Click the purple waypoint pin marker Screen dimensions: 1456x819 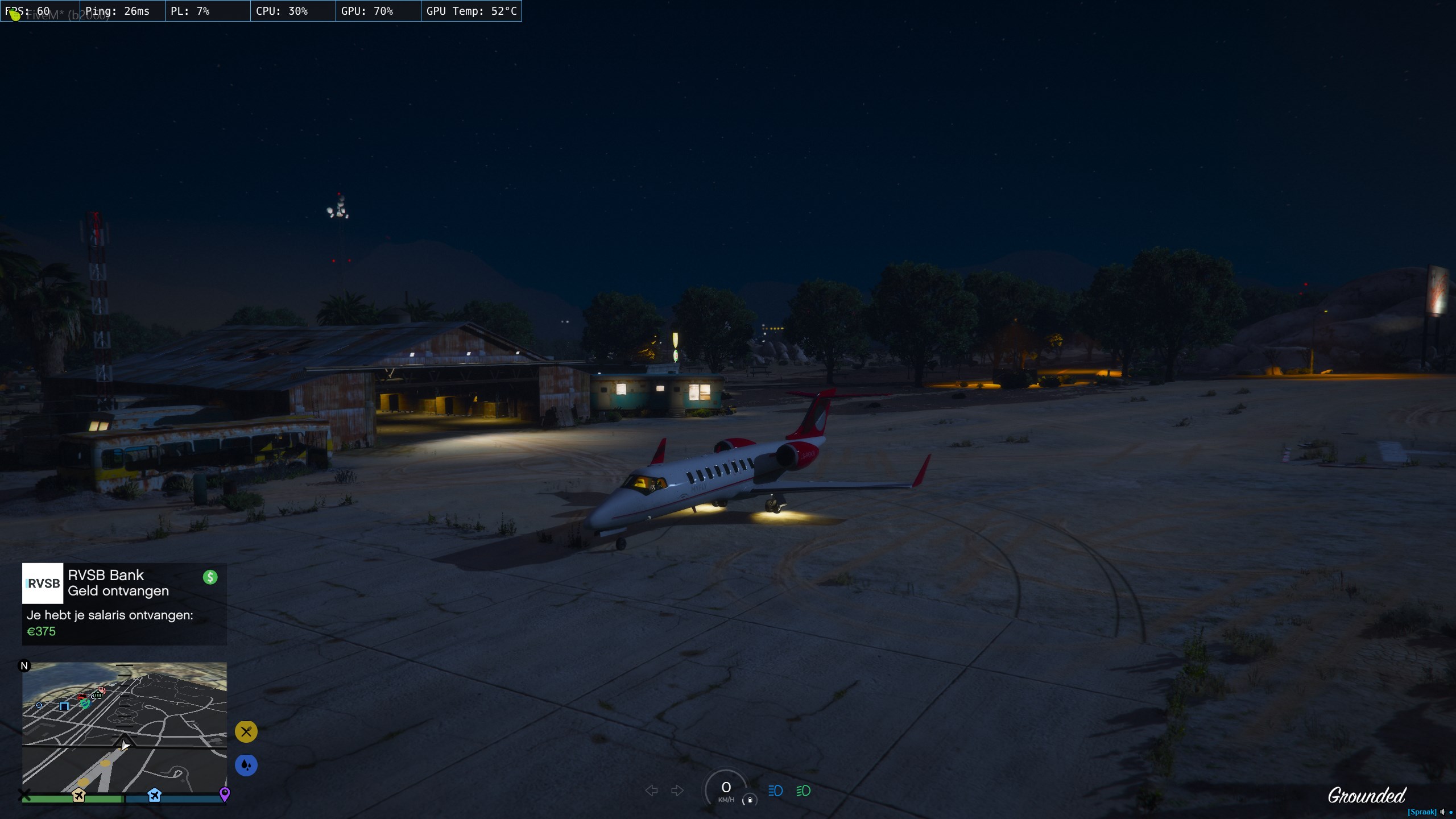(225, 793)
